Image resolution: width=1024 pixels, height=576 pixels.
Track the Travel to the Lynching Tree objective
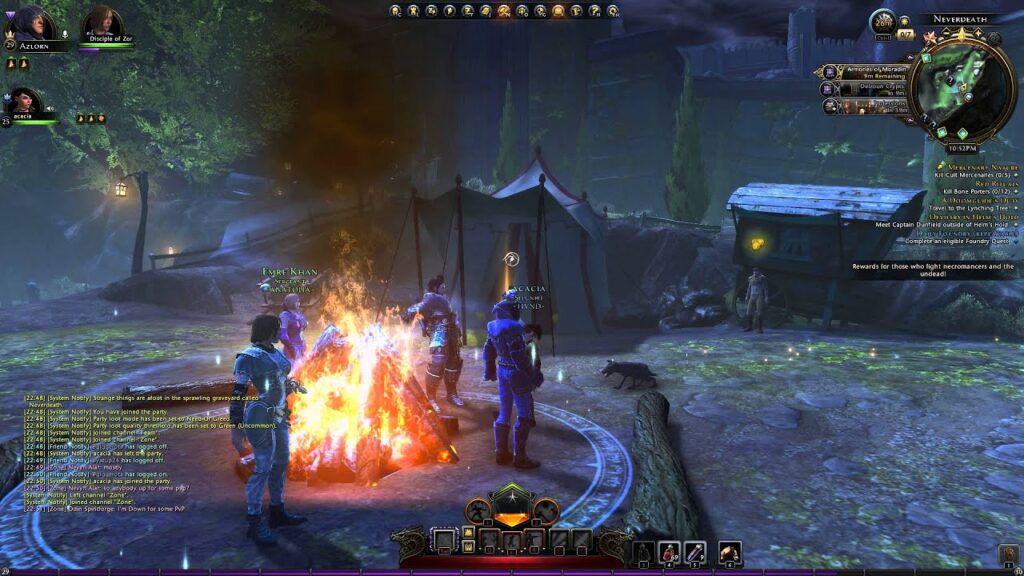[x=966, y=208]
